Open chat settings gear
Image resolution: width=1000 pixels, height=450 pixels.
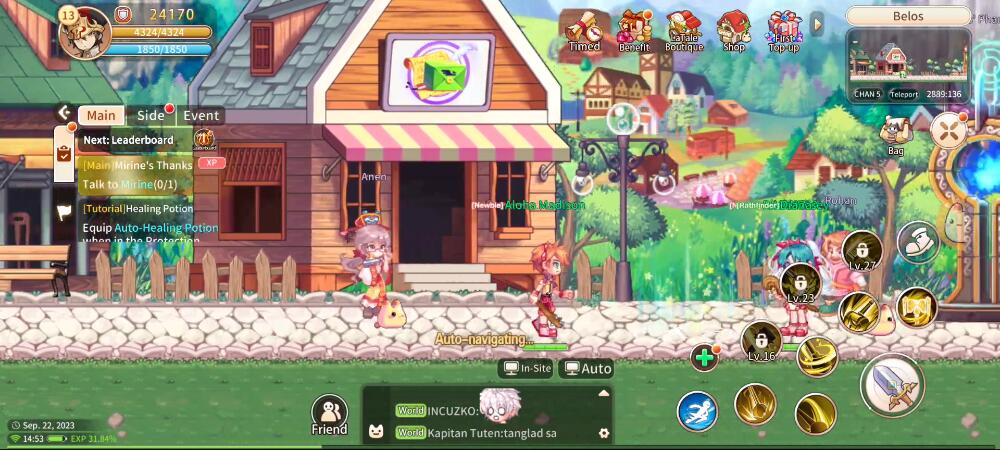coord(603,433)
